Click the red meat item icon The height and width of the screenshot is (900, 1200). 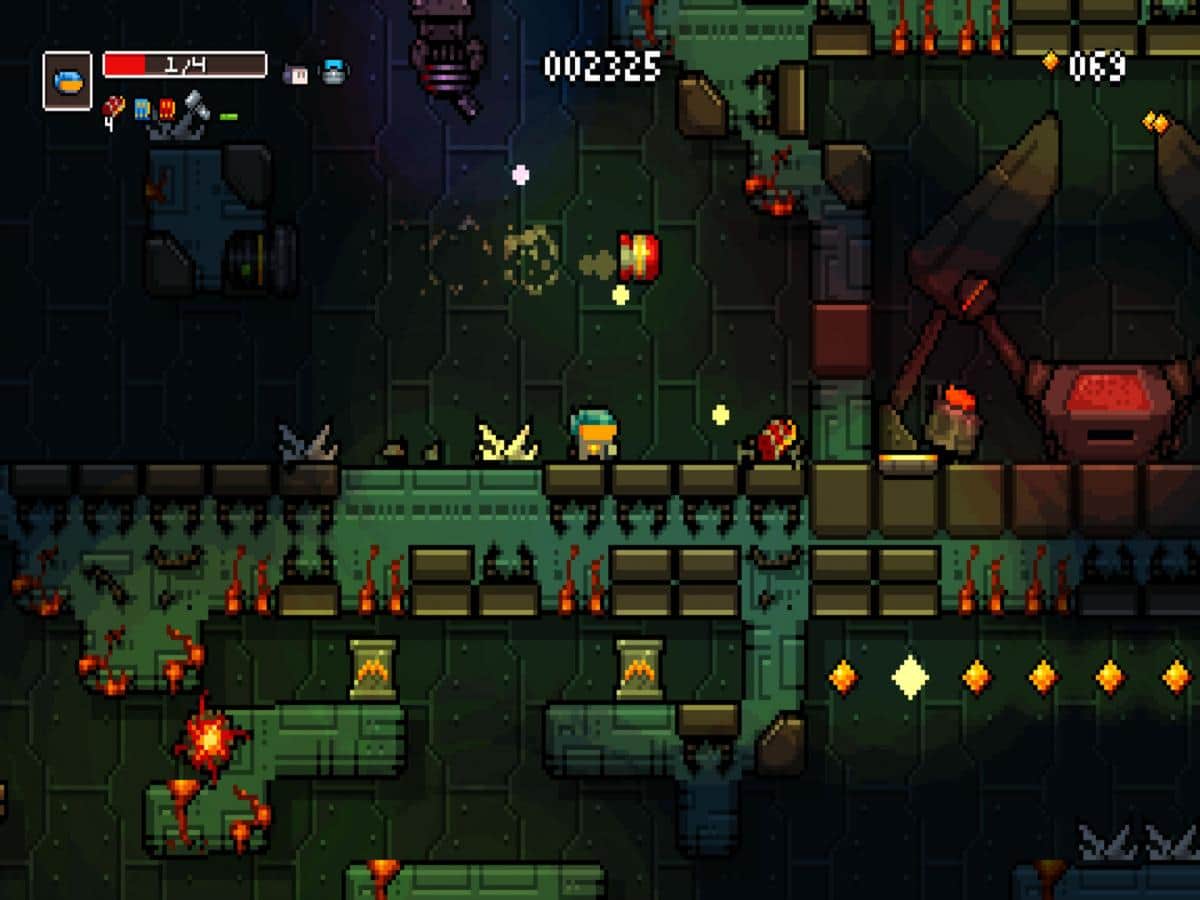pyautogui.click(x=114, y=107)
